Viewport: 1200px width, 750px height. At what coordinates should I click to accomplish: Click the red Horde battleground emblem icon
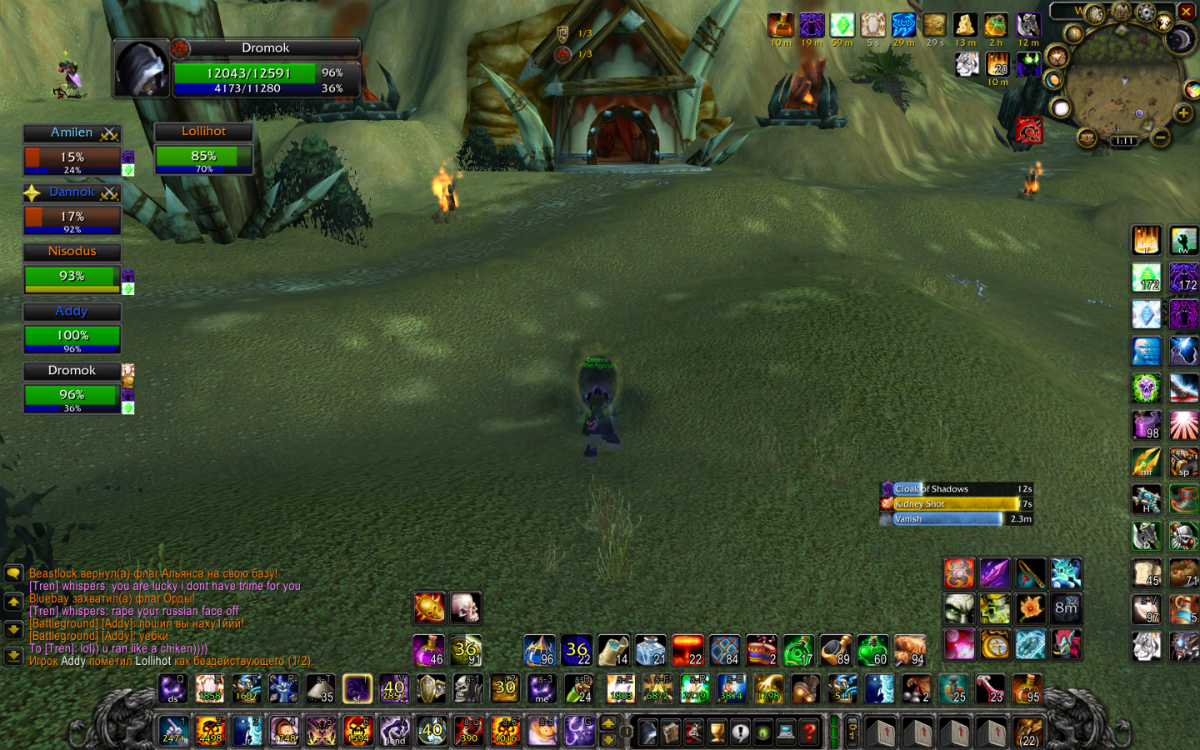click(x=1029, y=129)
